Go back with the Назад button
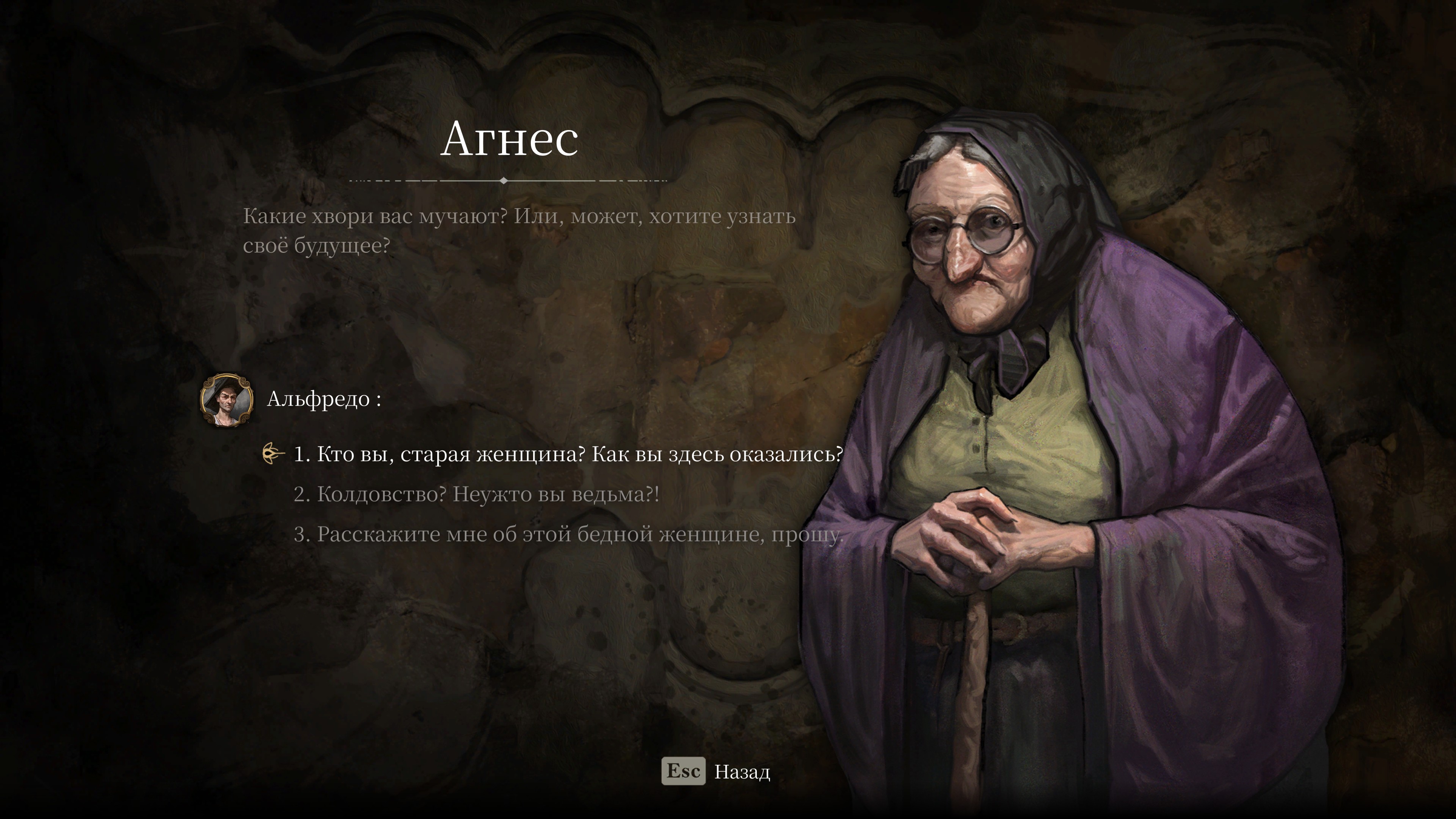The height and width of the screenshot is (819, 1456). tap(715, 772)
